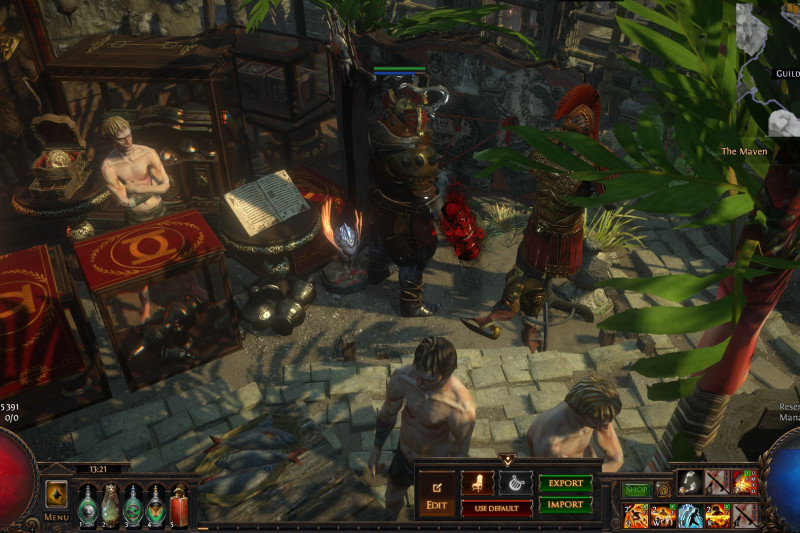Select the blue icy skill icon
Image resolution: width=800 pixels, height=533 pixels.
pyautogui.click(x=690, y=515)
